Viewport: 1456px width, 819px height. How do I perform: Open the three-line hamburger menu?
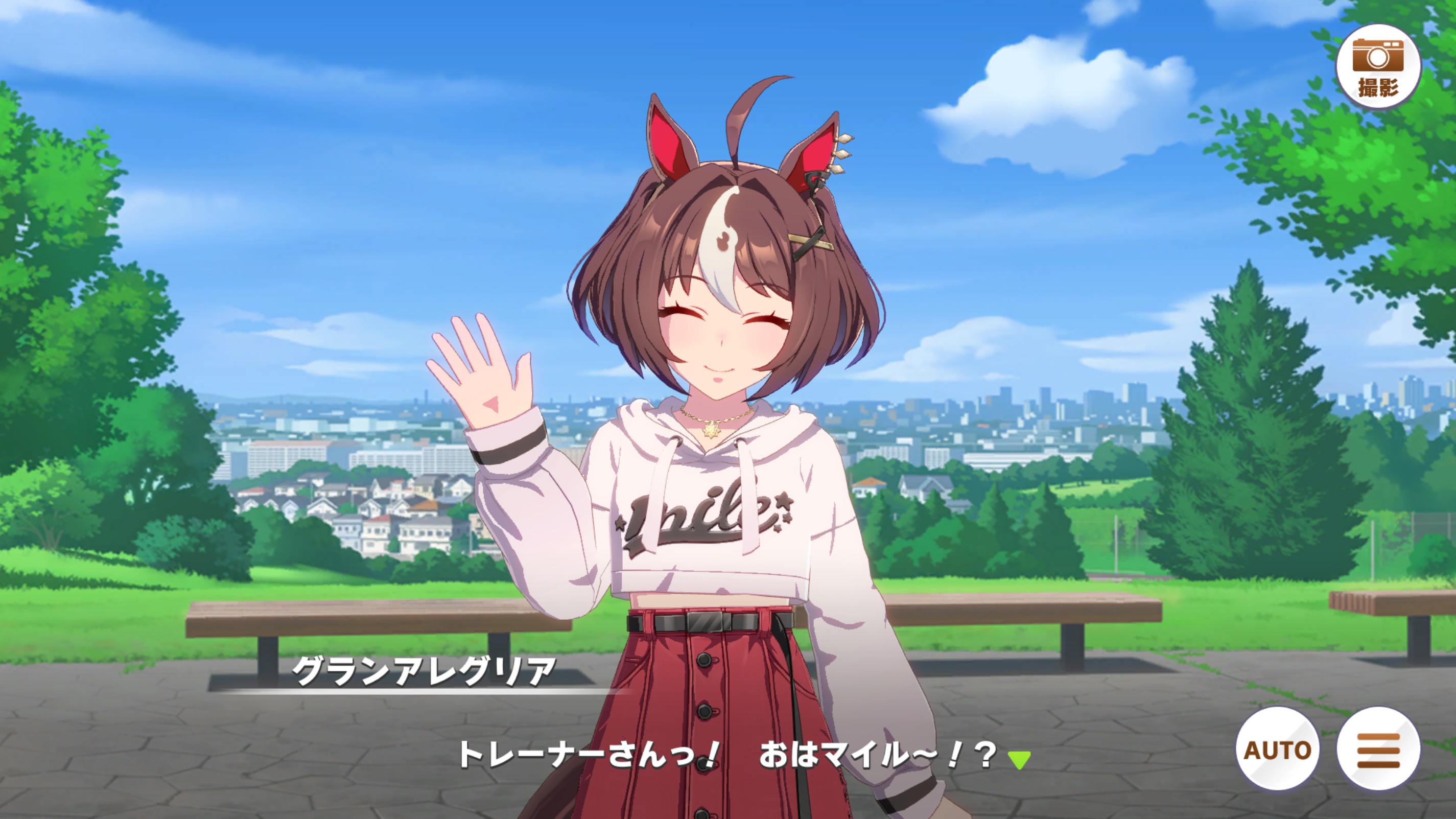(1378, 749)
